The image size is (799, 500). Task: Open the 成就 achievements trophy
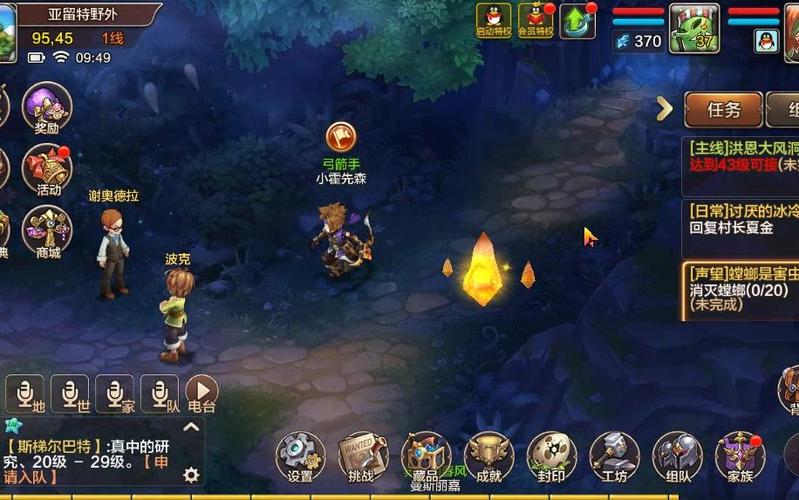click(489, 457)
